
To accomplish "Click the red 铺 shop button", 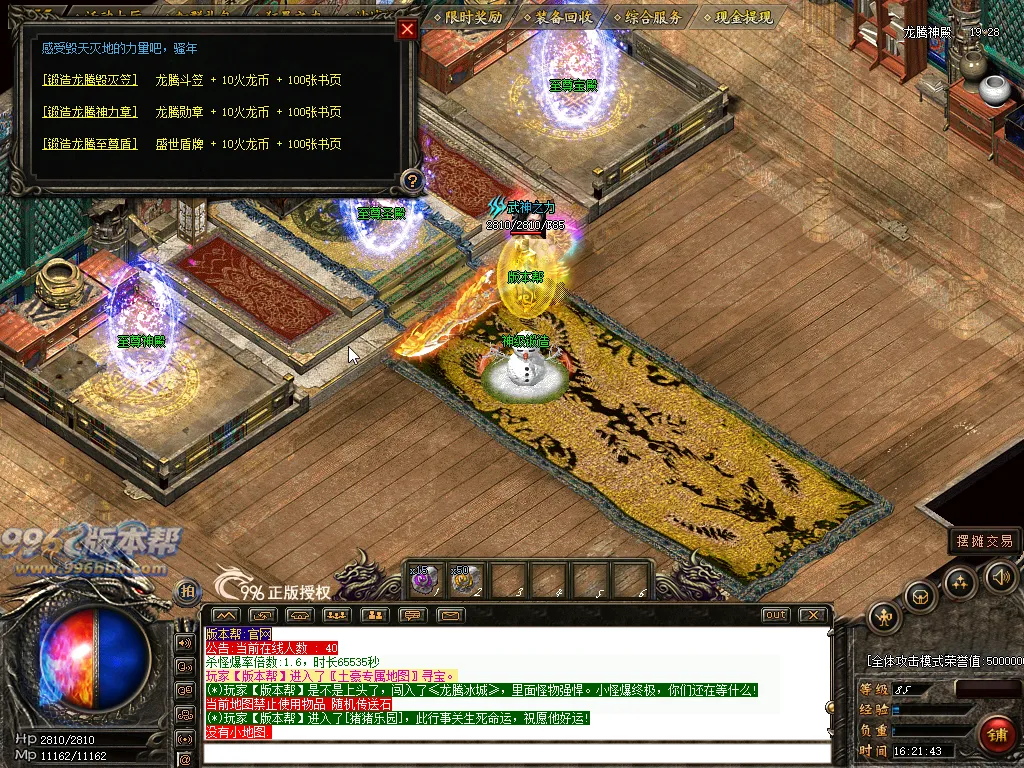I will (x=997, y=736).
